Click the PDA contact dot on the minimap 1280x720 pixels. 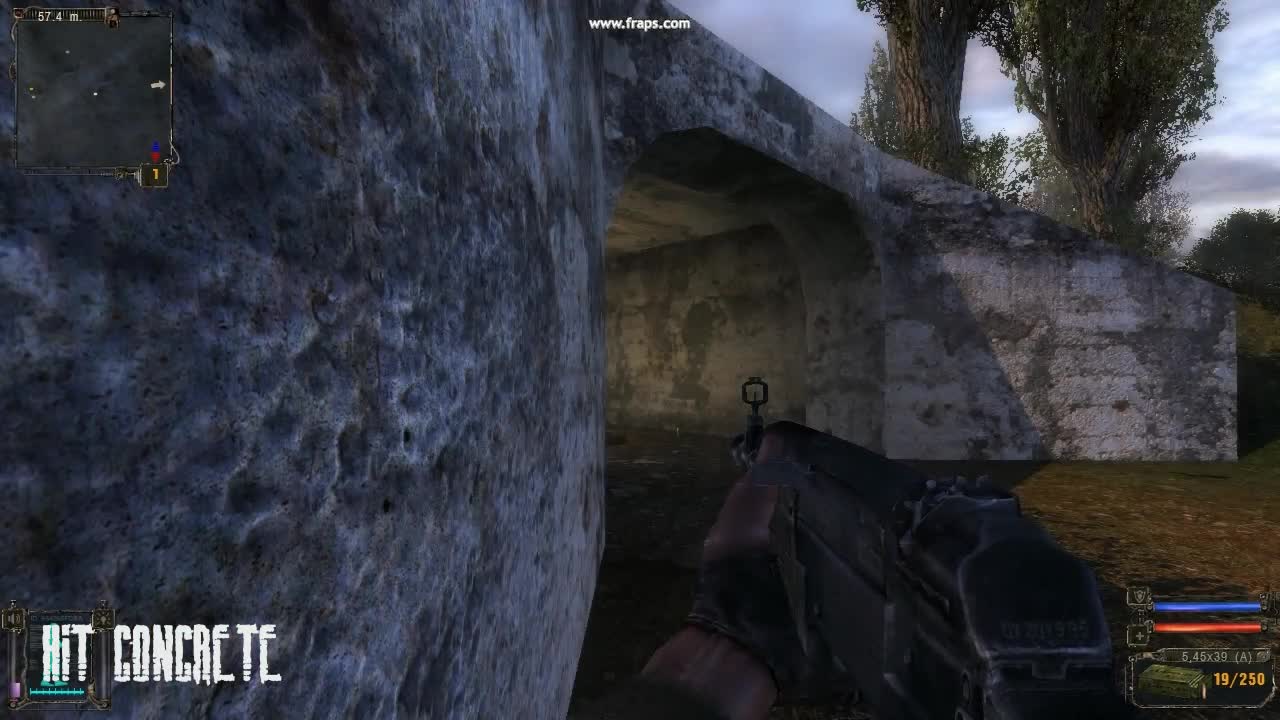[96, 94]
